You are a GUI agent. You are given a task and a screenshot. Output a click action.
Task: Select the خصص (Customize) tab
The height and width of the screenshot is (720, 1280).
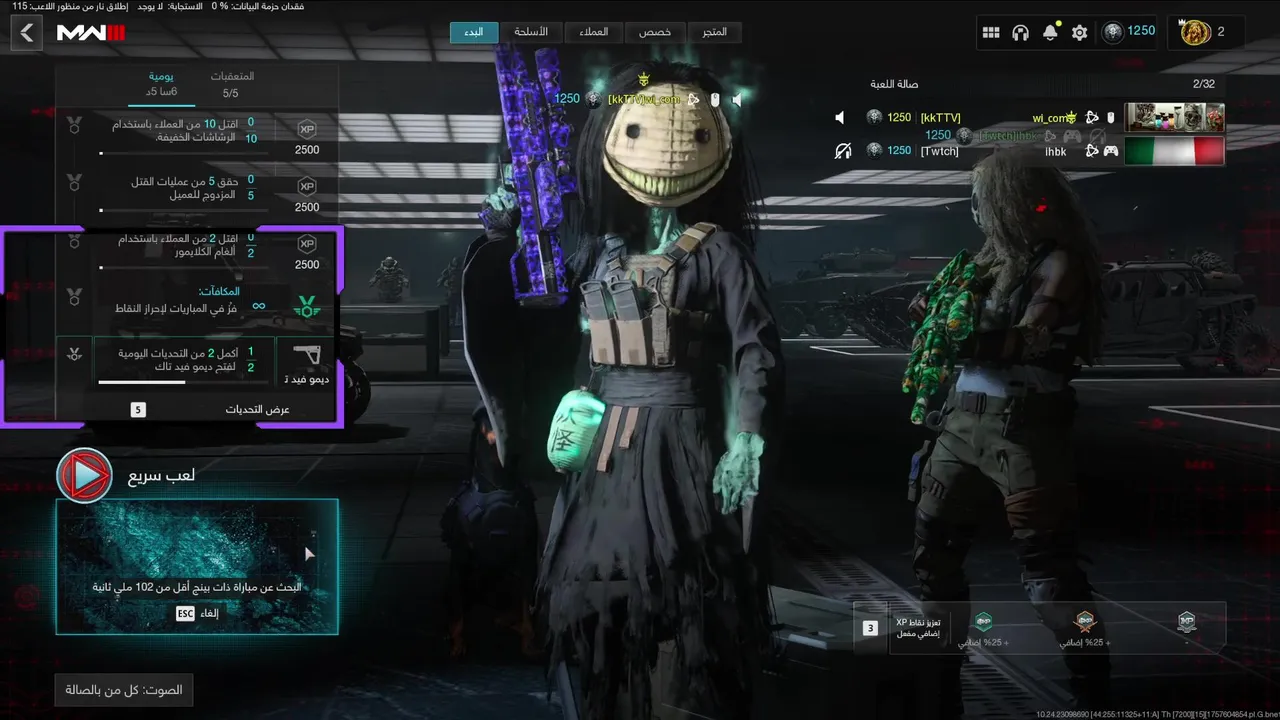(x=655, y=32)
